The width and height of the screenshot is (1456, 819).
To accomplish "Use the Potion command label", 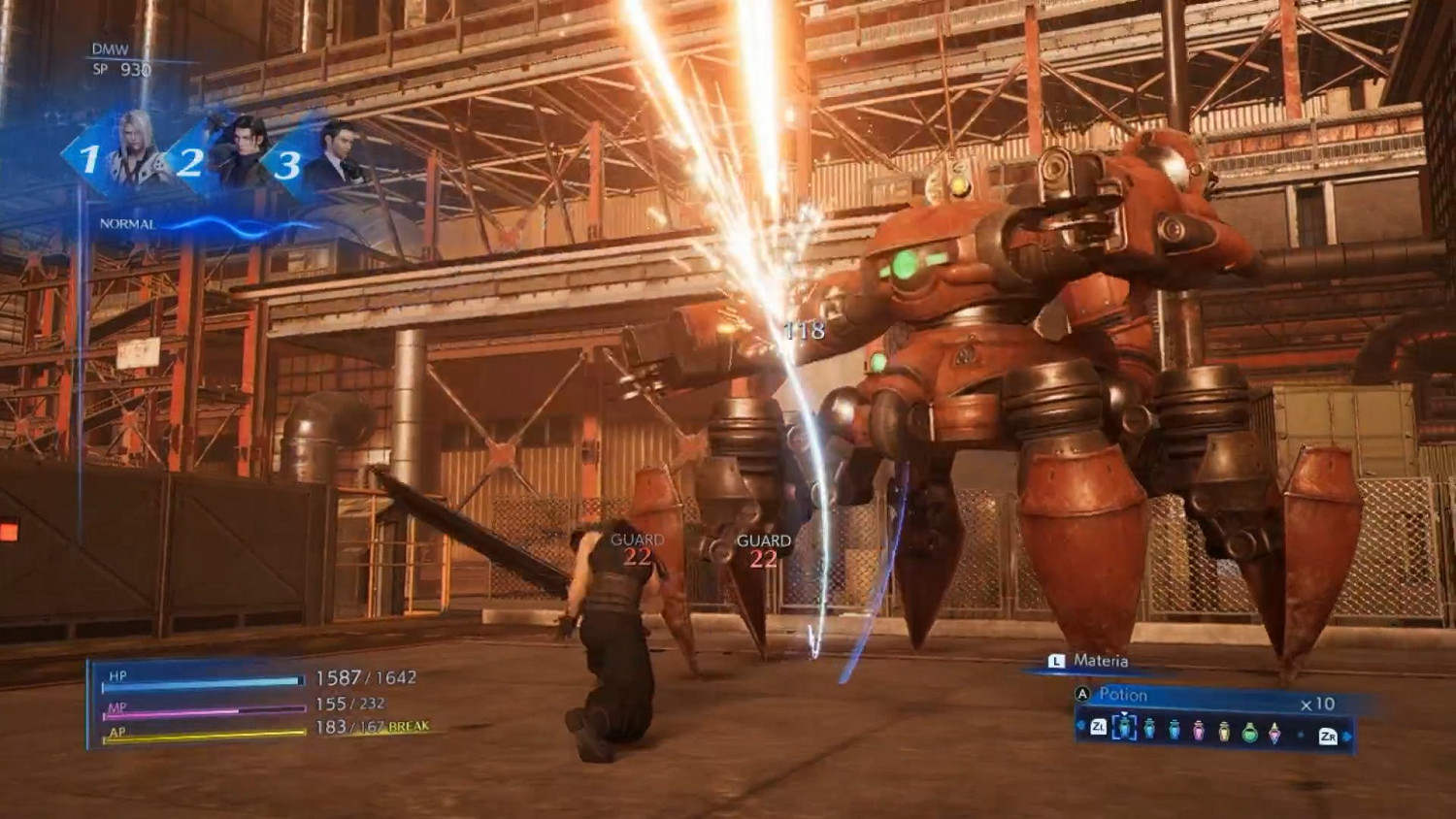I will 1123,695.
